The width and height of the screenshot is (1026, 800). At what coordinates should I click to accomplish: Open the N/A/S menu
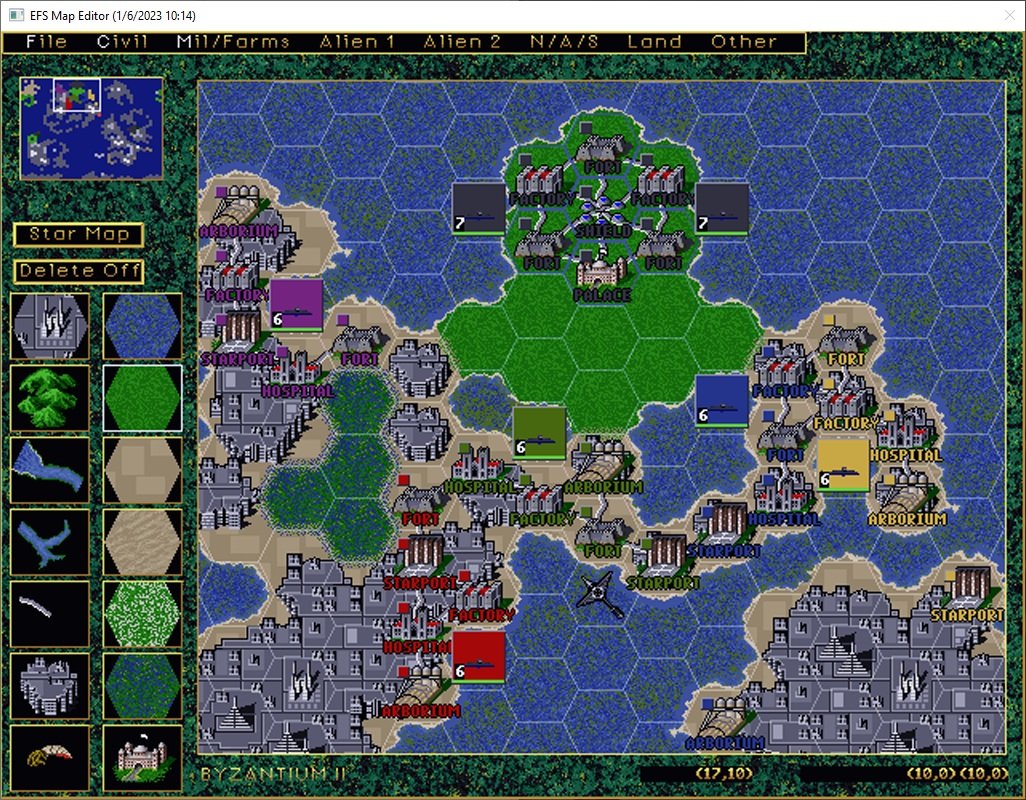[x=564, y=42]
